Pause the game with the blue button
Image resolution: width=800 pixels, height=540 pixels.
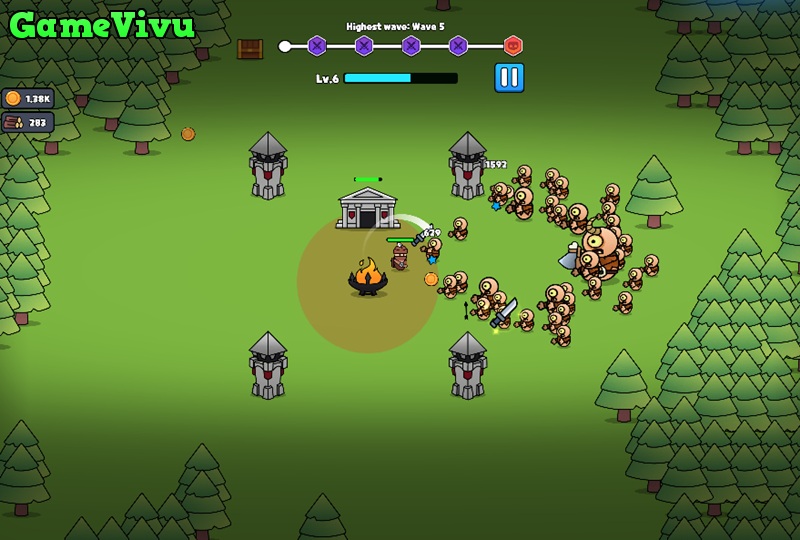pos(509,78)
